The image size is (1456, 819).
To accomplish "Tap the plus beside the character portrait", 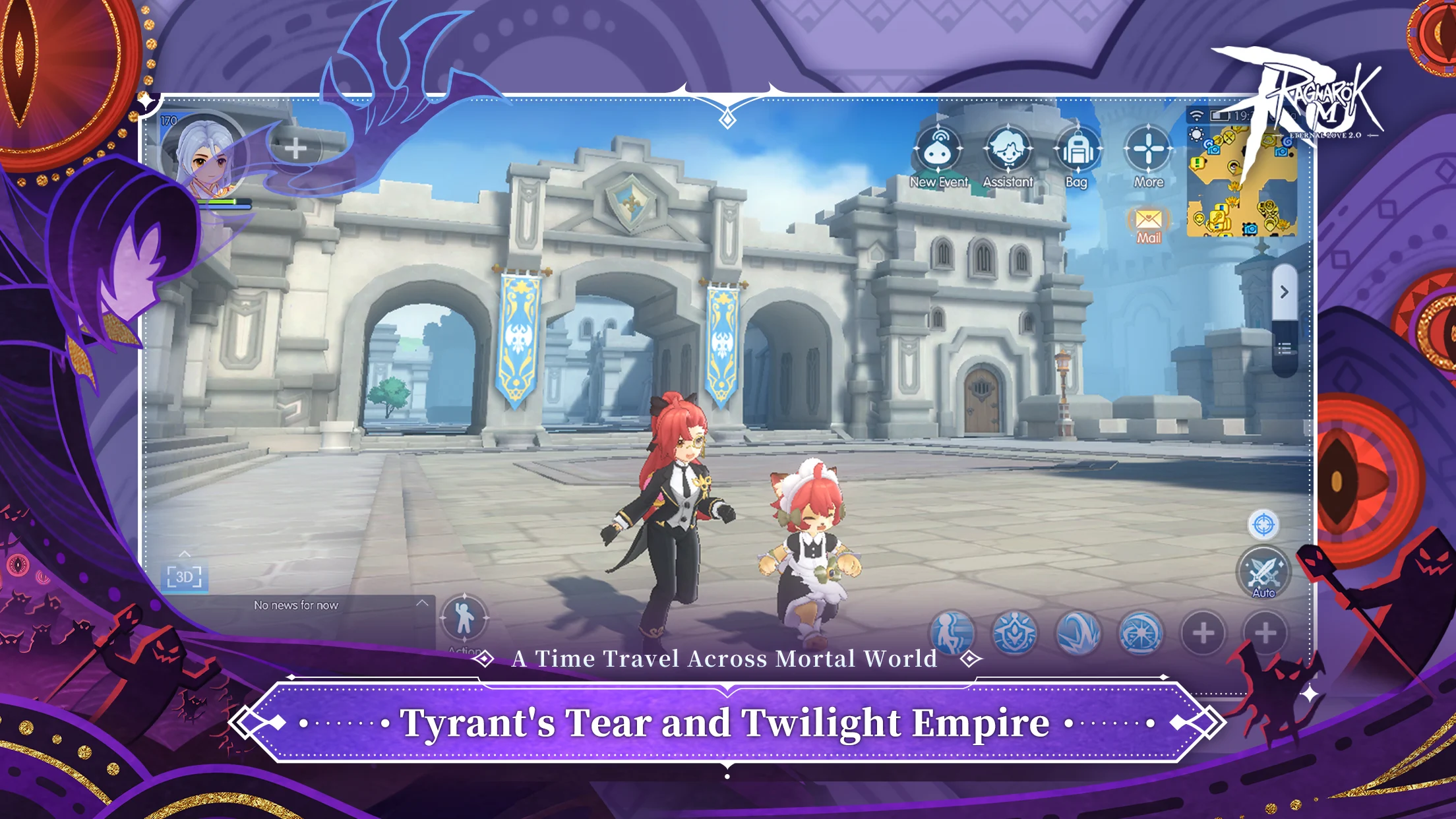I will 295,148.
